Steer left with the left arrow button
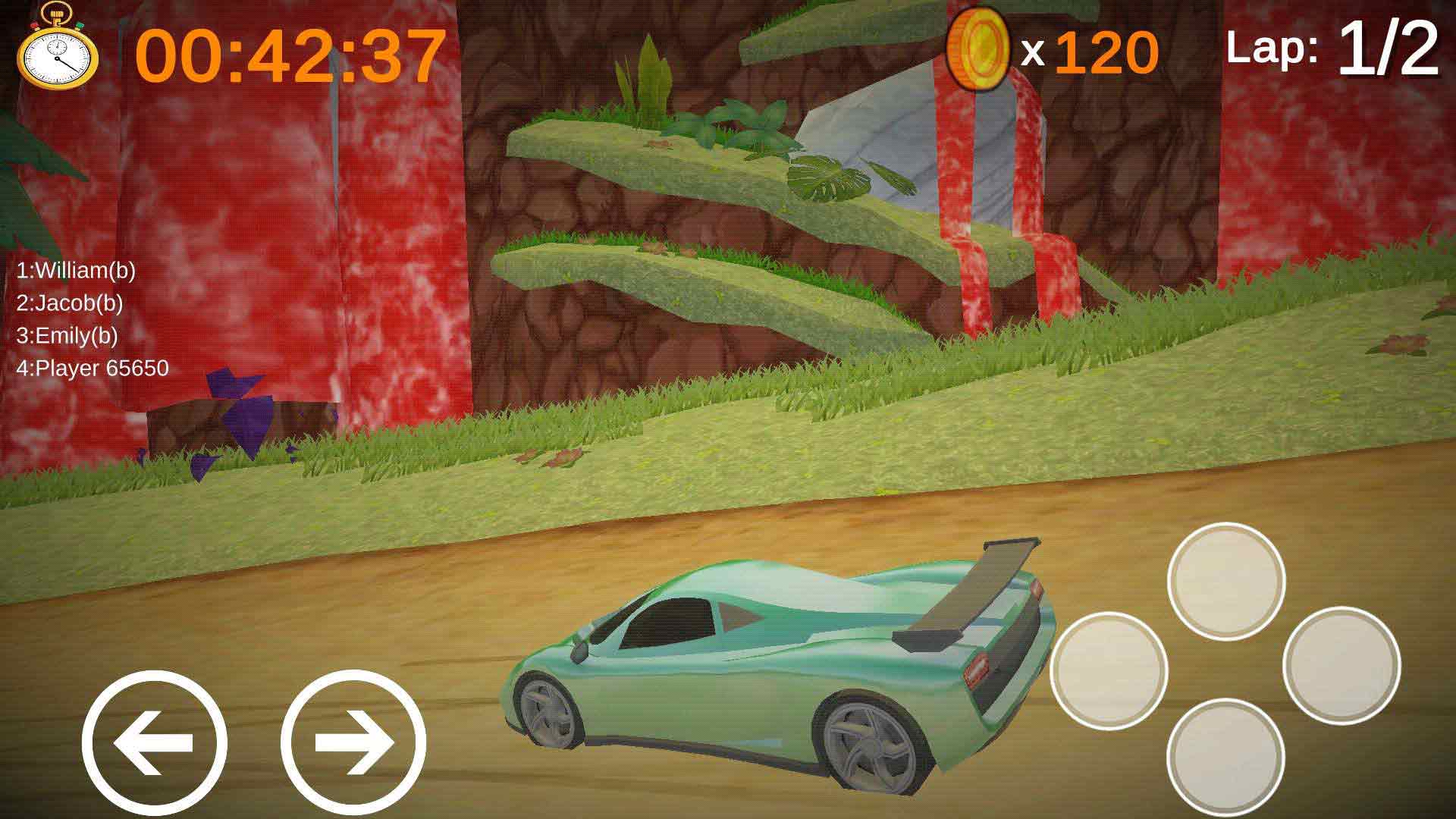 [154, 742]
